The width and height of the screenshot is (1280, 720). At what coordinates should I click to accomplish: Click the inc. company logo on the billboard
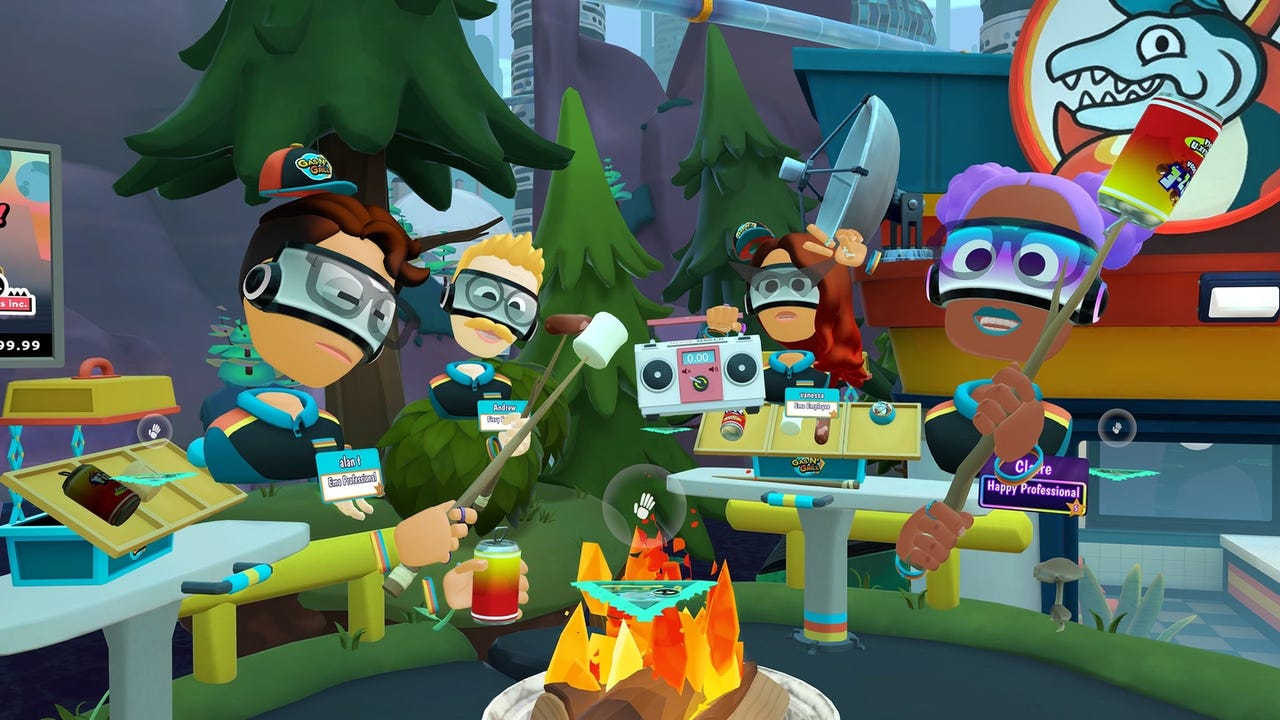pyautogui.click(x=16, y=304)
